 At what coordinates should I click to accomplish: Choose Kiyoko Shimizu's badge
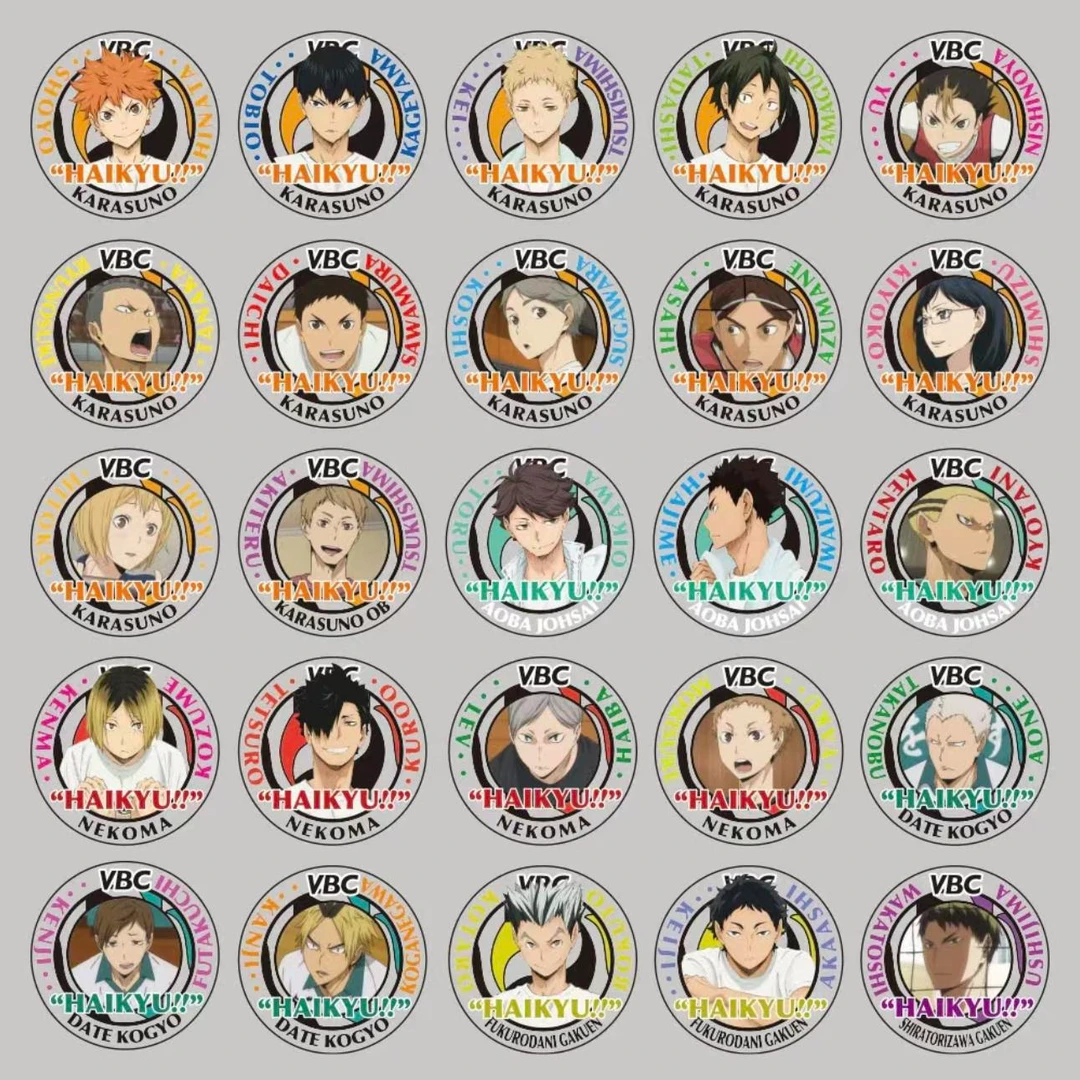955,333
